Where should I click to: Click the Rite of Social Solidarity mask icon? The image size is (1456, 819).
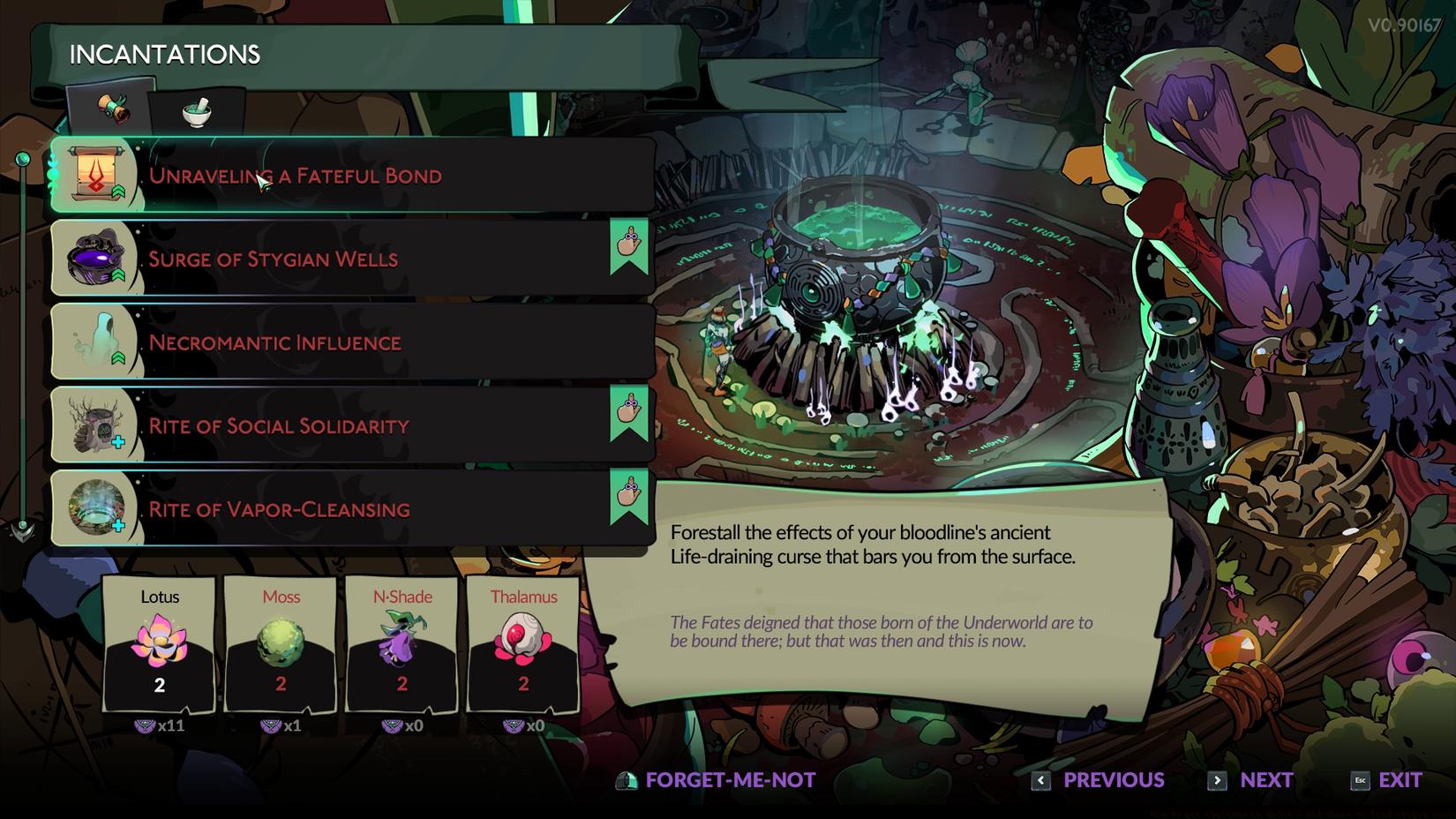point(95,424)
